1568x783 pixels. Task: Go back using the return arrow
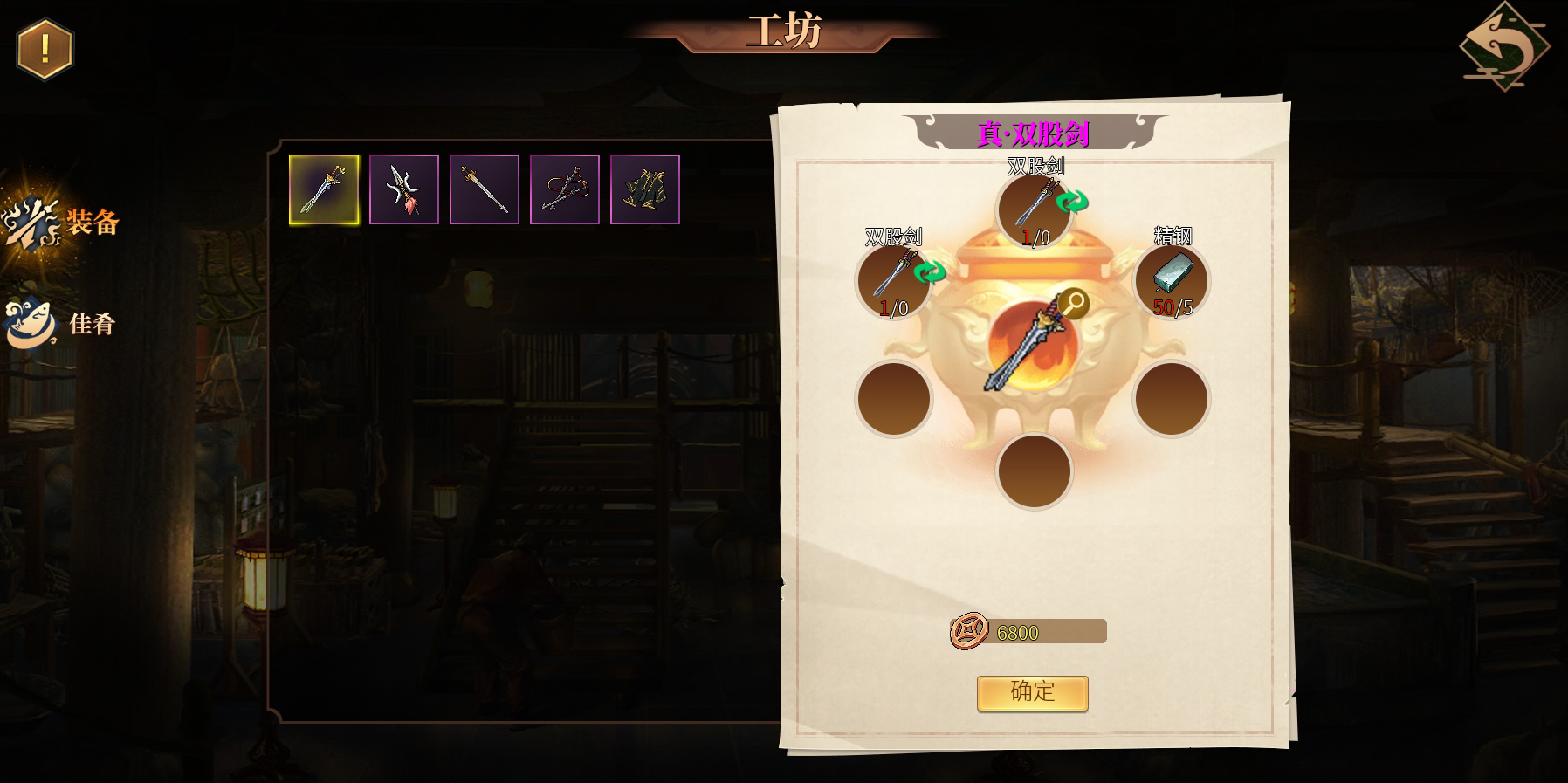pos(1504,47)
